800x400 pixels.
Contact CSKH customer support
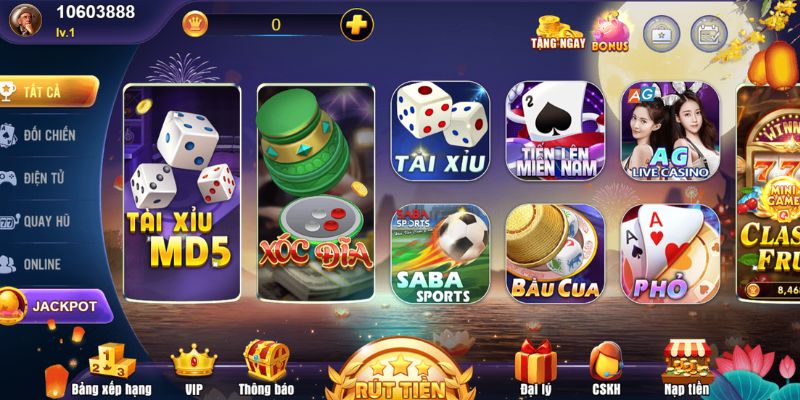(606, 367)
